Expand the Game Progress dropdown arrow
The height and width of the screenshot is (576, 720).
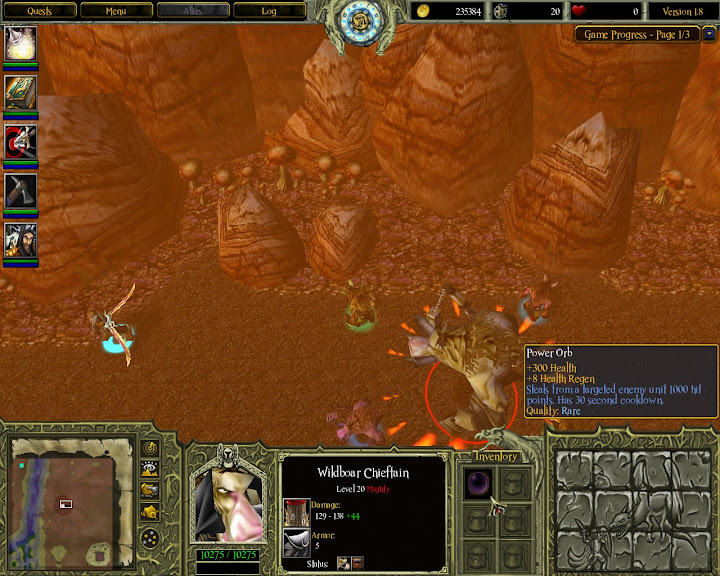[x=709, y=34]
